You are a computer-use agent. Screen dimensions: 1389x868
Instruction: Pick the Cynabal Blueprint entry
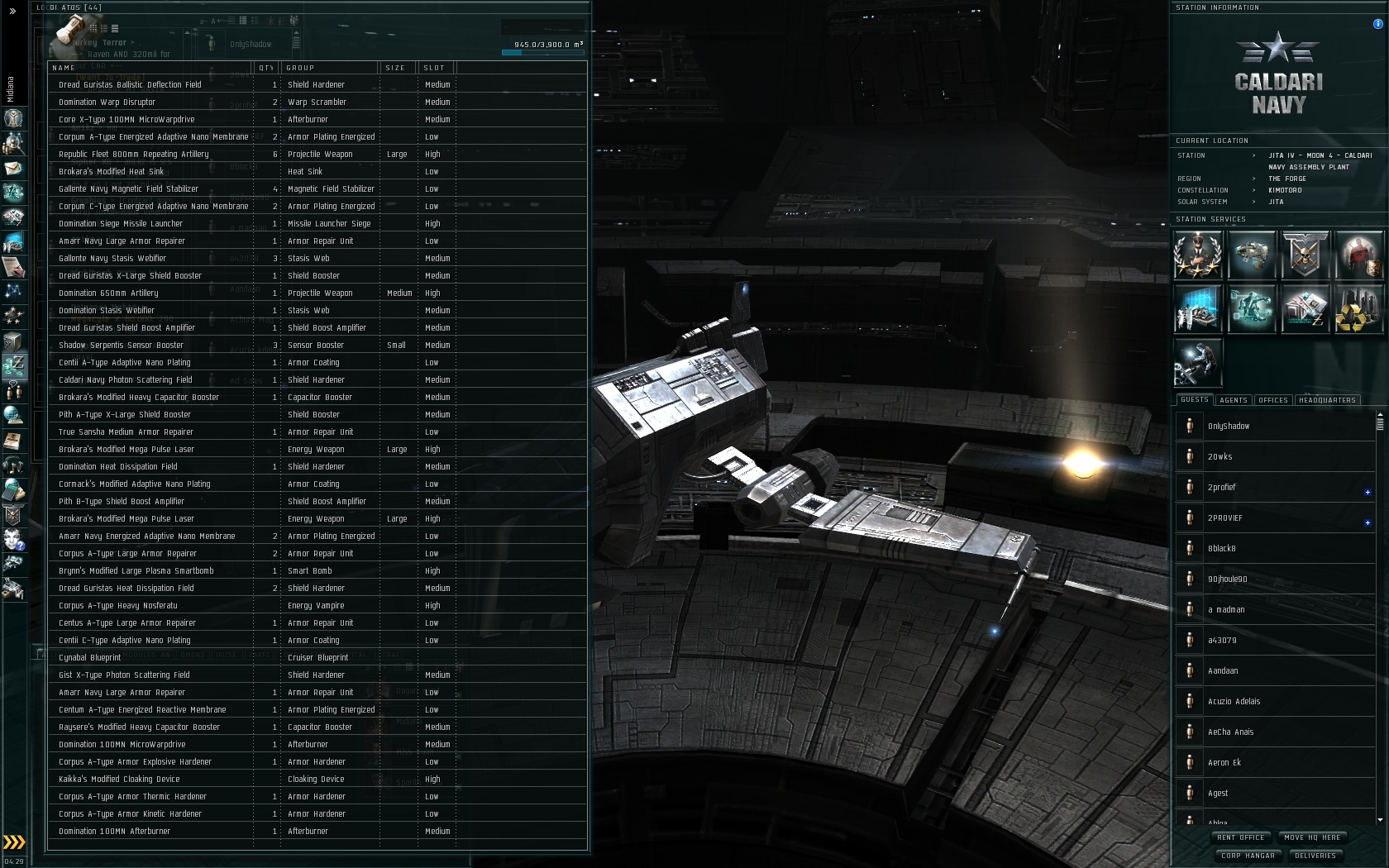coord(89,658)
